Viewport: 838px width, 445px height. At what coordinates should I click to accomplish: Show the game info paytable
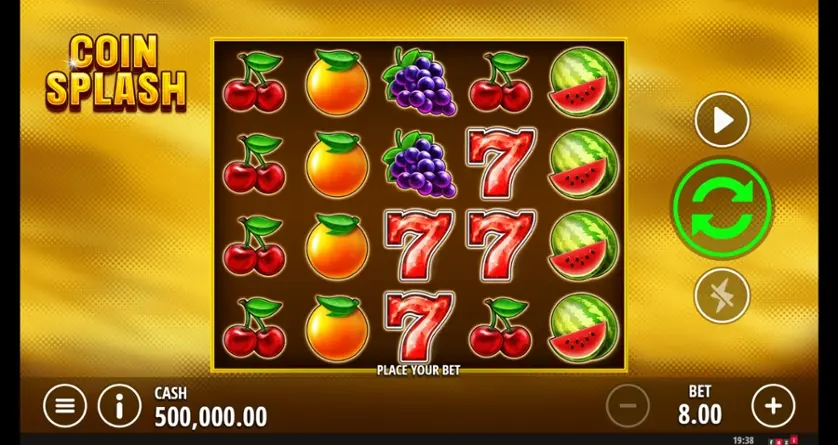coord(120,406)
